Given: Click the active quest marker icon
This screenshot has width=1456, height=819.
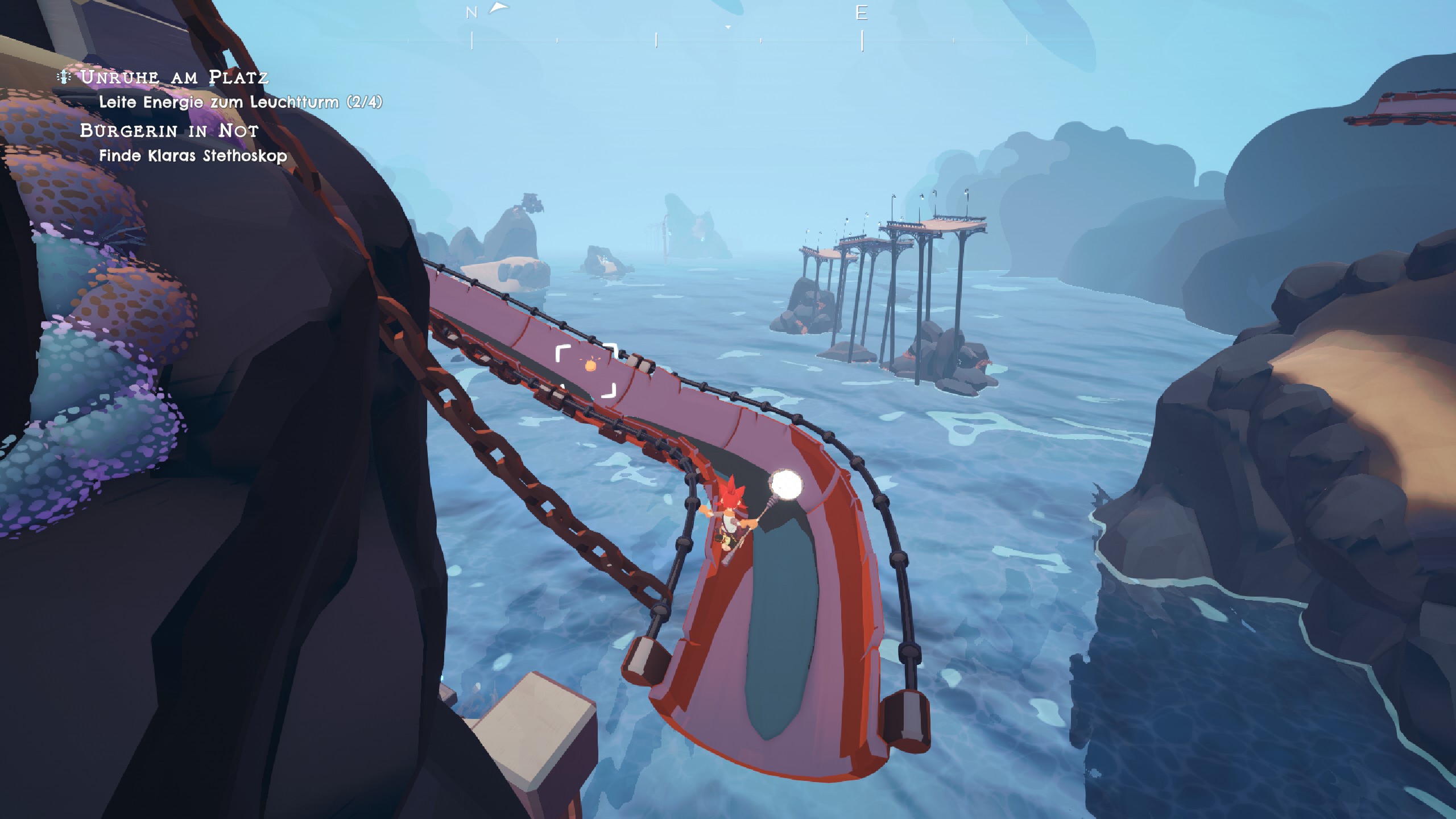Looking at the screenshot, I should pyautogui.click(x=64, y=77).
